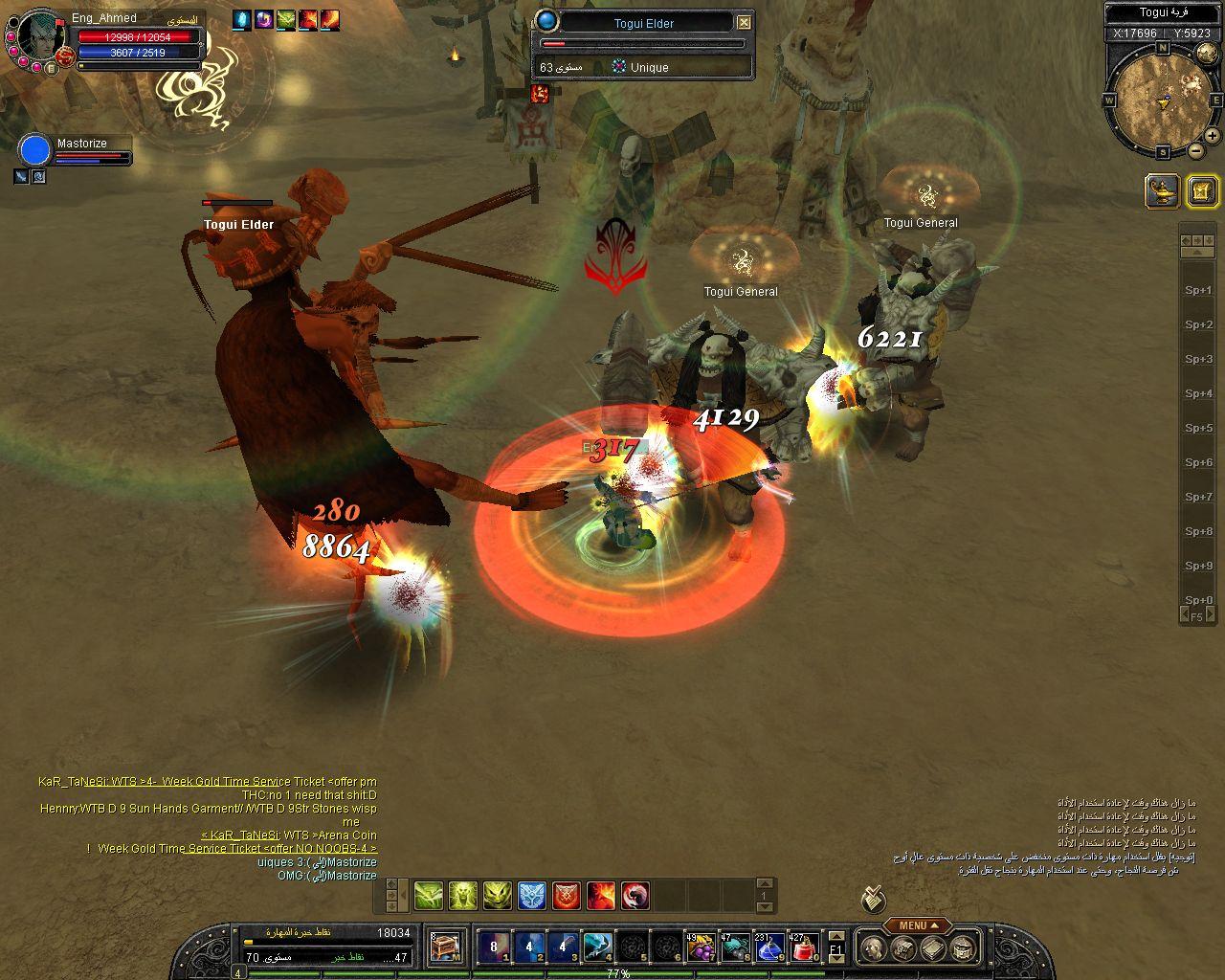1225x980 pixels.
Task: Open the character head icon in menu bar
Action: point(872,948)
